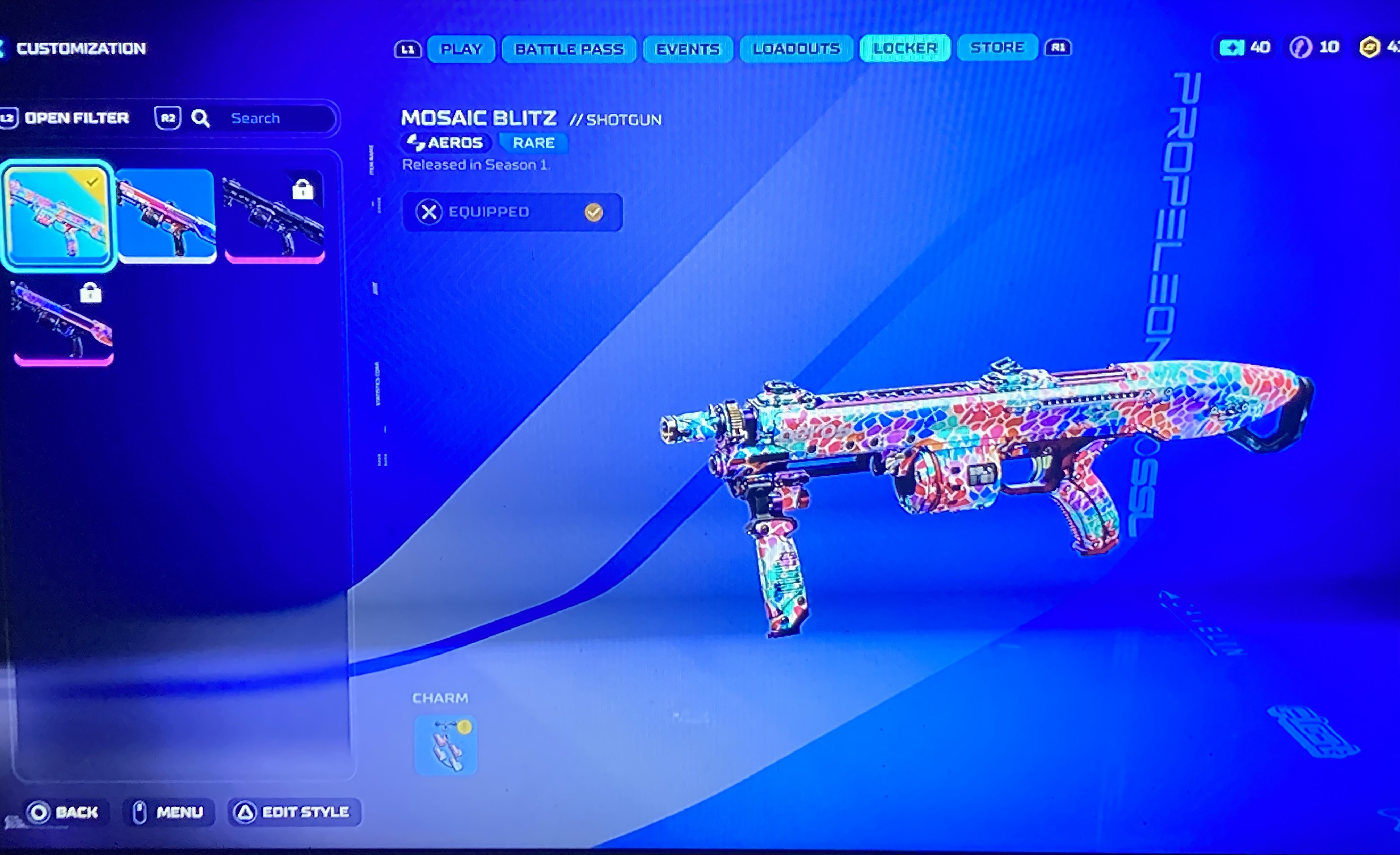Click the Equipped status button
1400x855 pixels.
(x=511, y=212)
